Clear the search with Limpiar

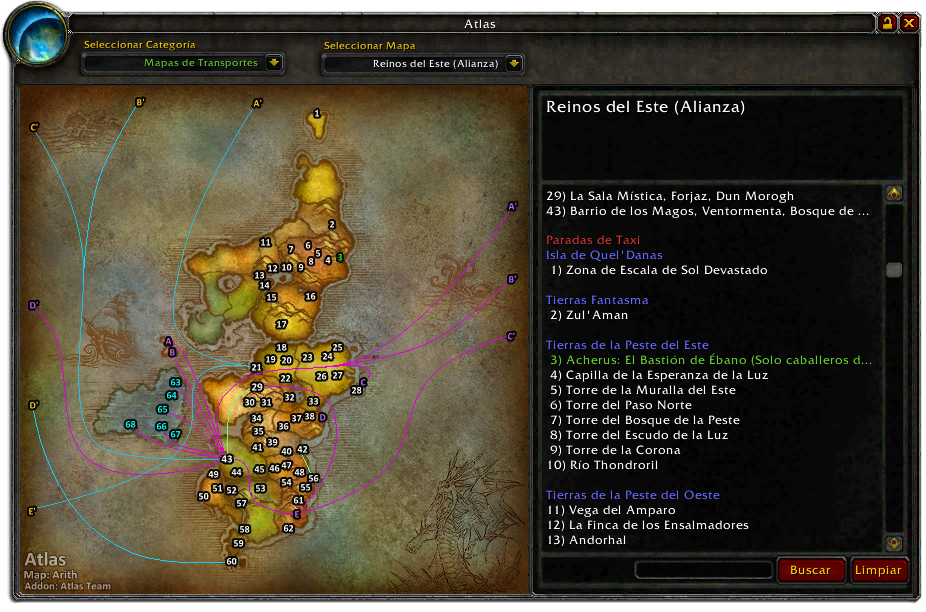tap(878, 570)
